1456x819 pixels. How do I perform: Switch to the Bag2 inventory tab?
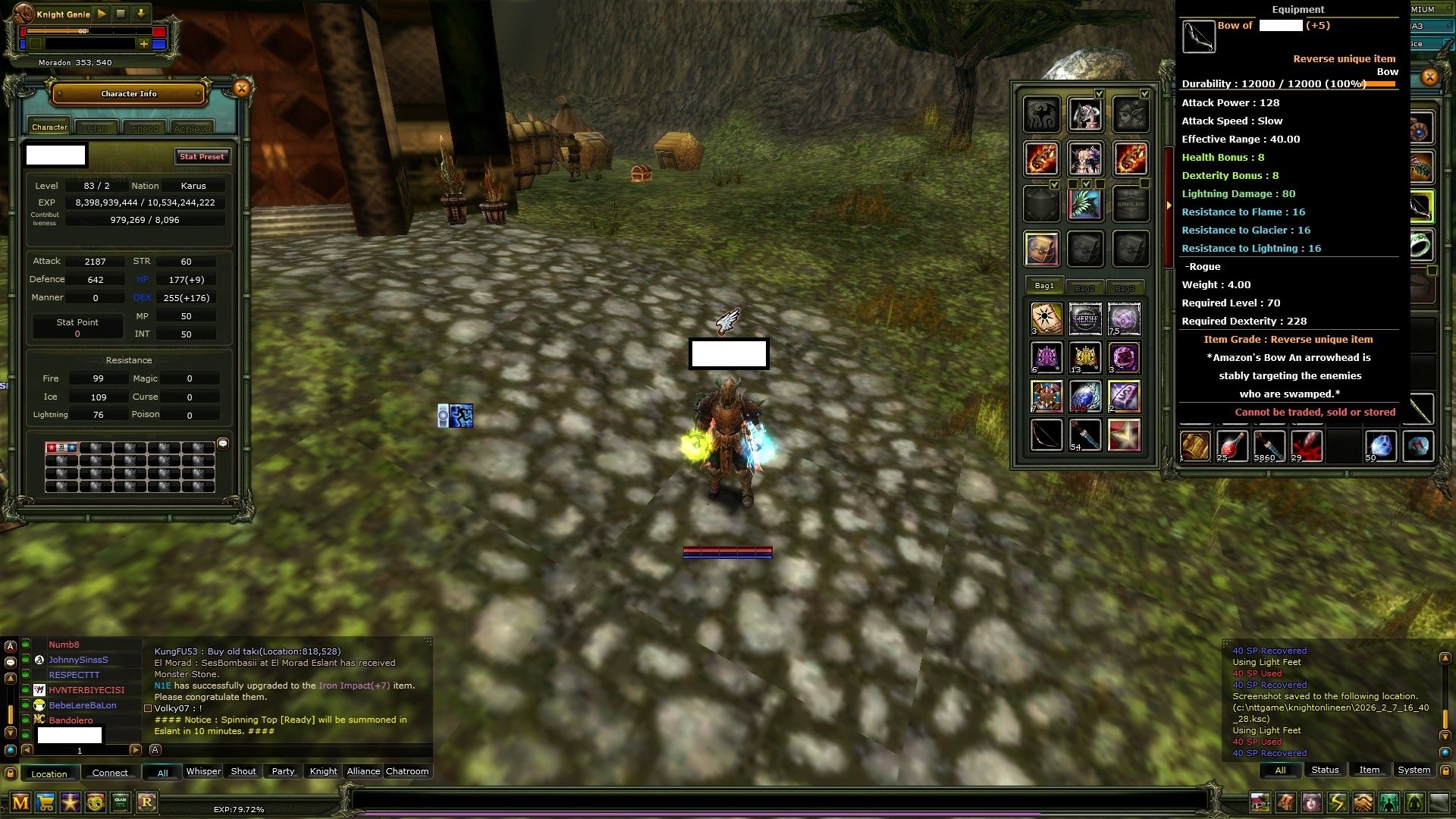(1084, 287)
